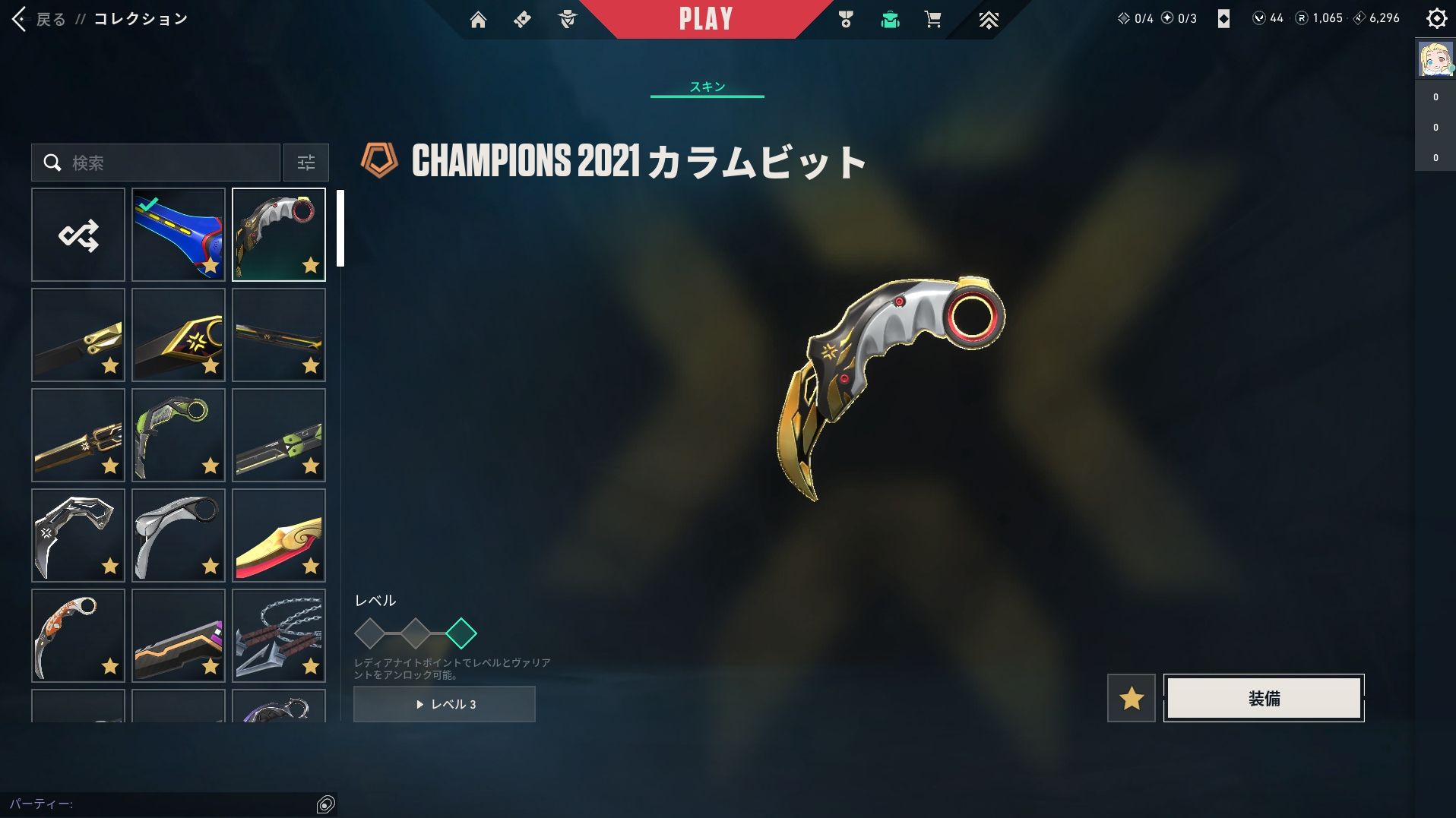This screenshot has height=818, width=1456.
Task: Open the skin filter options
Action: click(305, 163)
